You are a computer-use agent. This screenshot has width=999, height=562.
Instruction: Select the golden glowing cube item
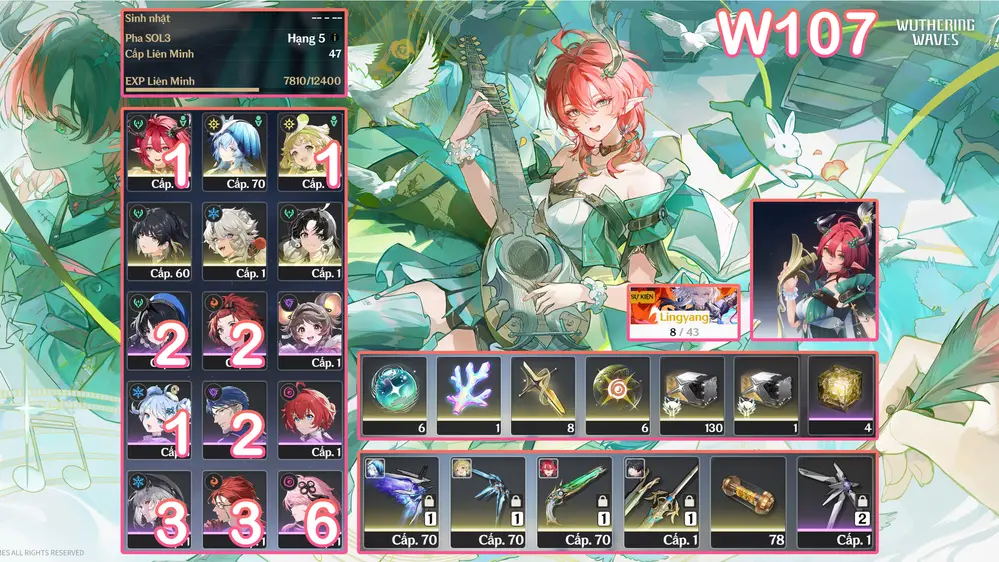840,396
